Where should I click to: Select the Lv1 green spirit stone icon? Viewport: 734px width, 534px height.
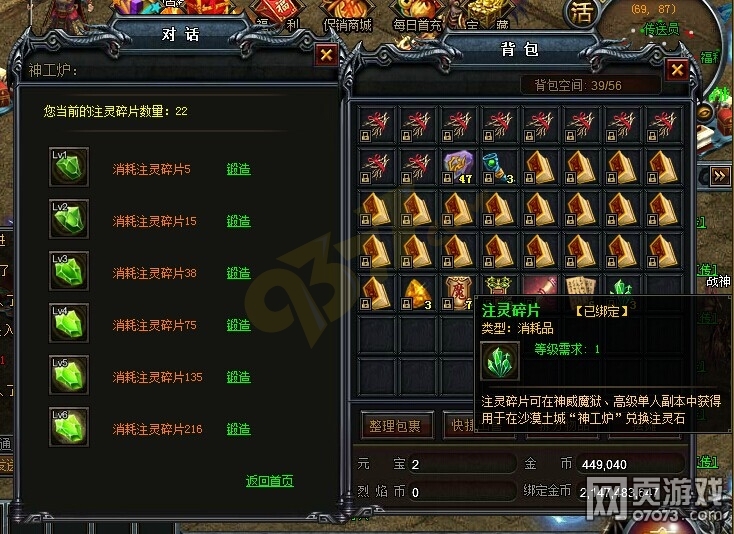click(x=69, y=166)
